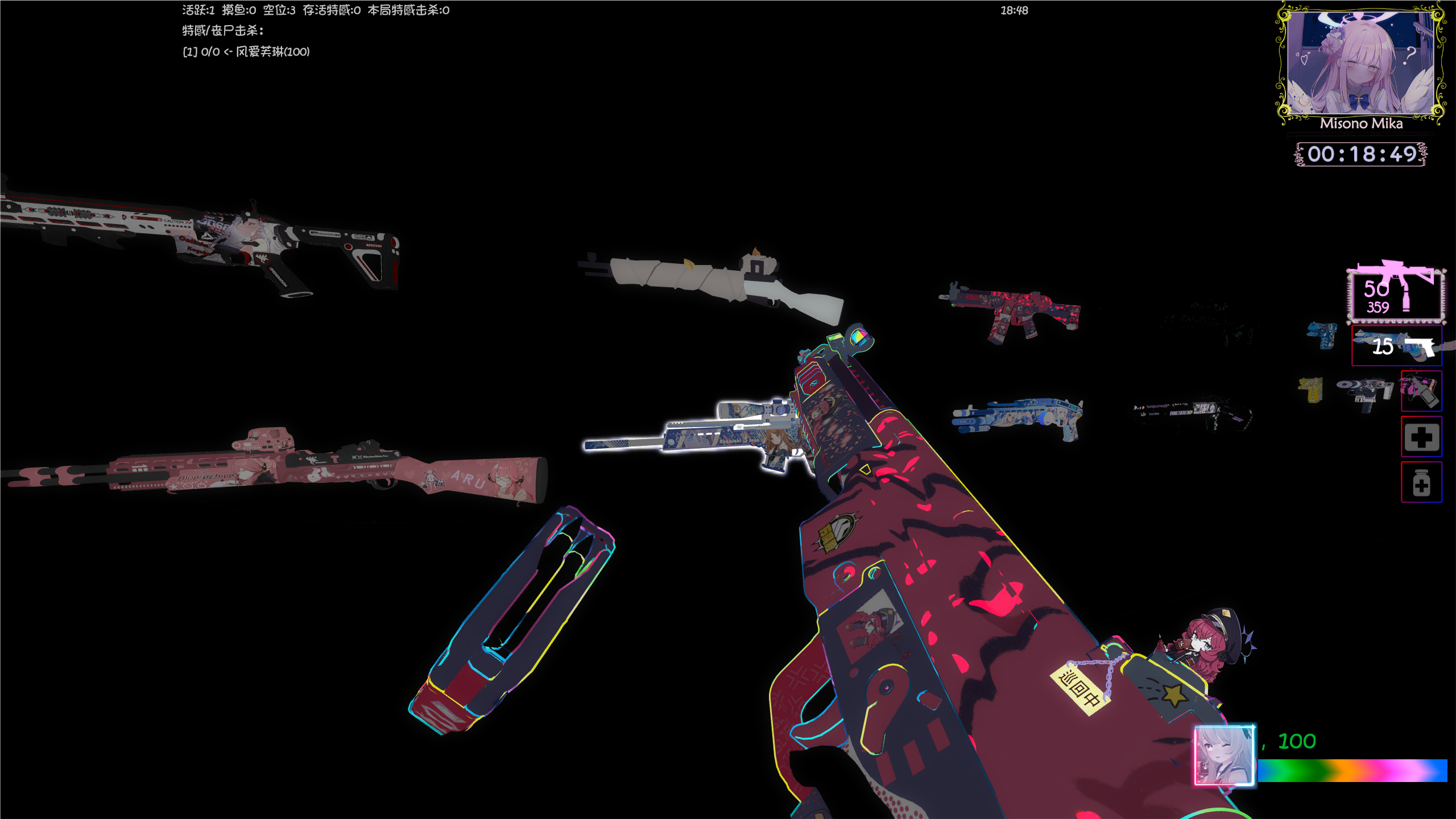Select the pain pills bottle slot
Screen dimensions: 1456x819
tap(1421, 482)
